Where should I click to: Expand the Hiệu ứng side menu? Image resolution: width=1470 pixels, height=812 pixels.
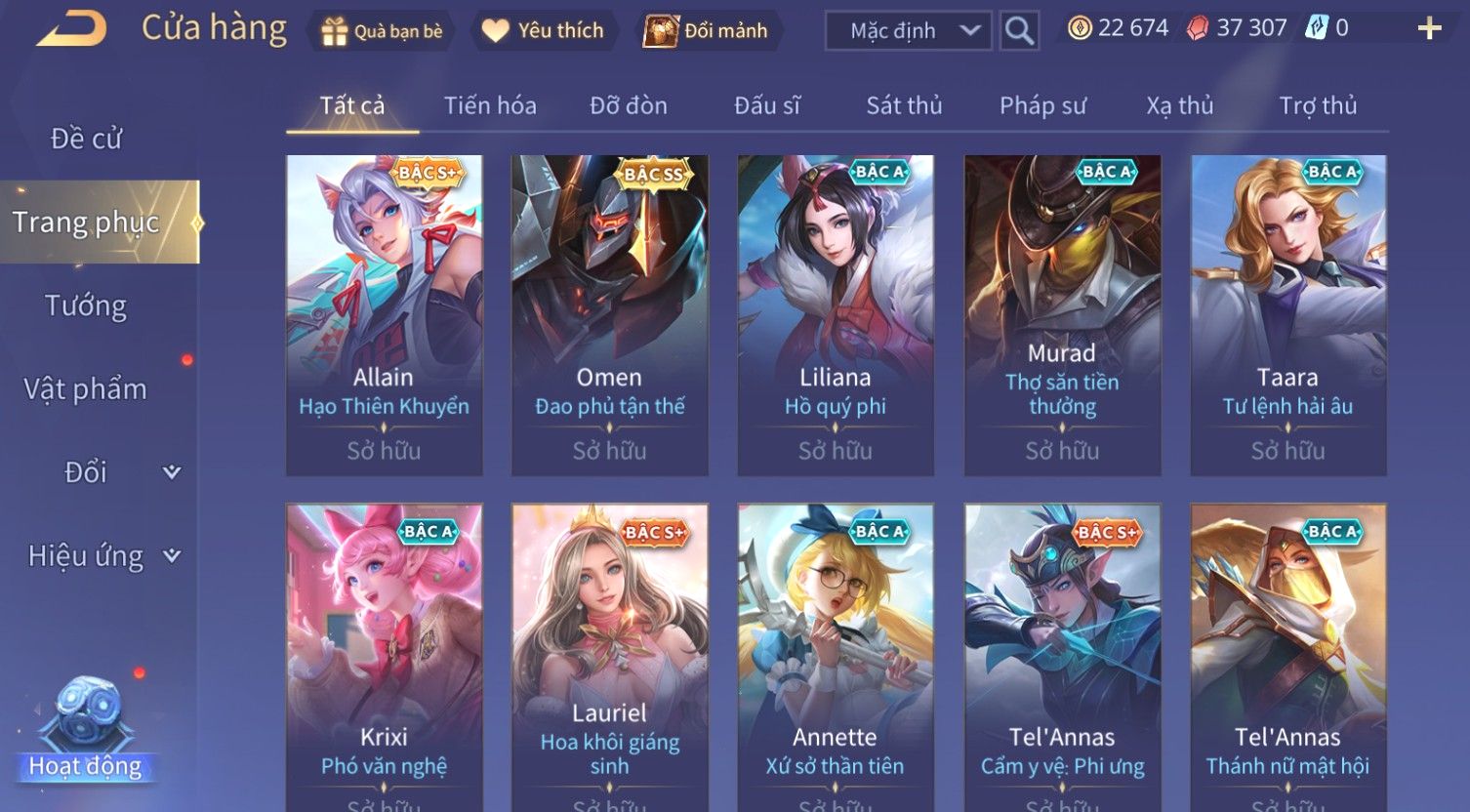point(102,555)
